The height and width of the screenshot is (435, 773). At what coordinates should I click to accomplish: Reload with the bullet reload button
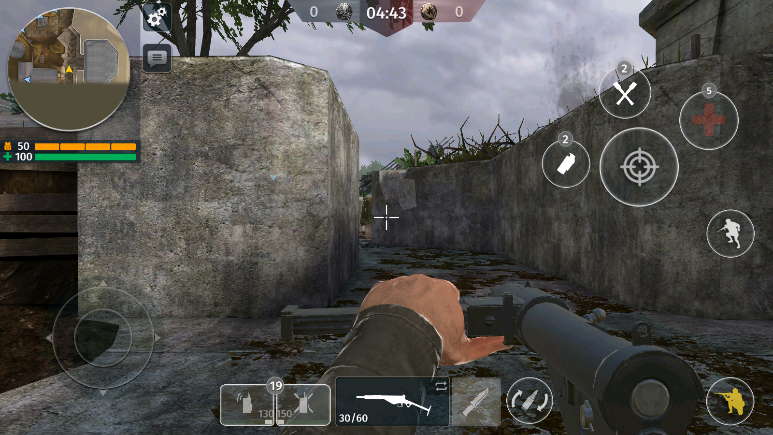[x=529, y=401]
